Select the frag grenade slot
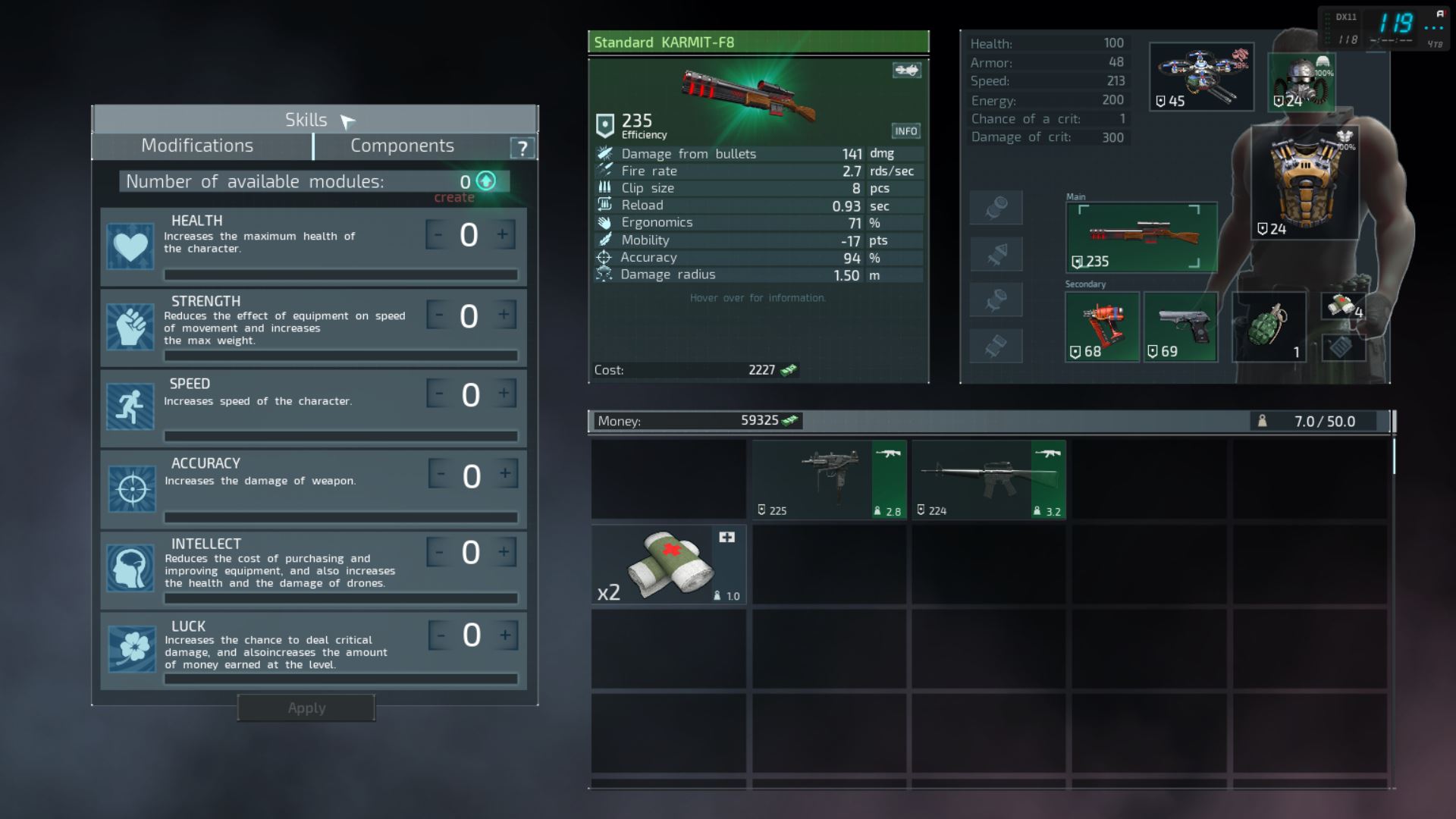The width and height of the screenshot is (1456, 819). (1269, 327)
